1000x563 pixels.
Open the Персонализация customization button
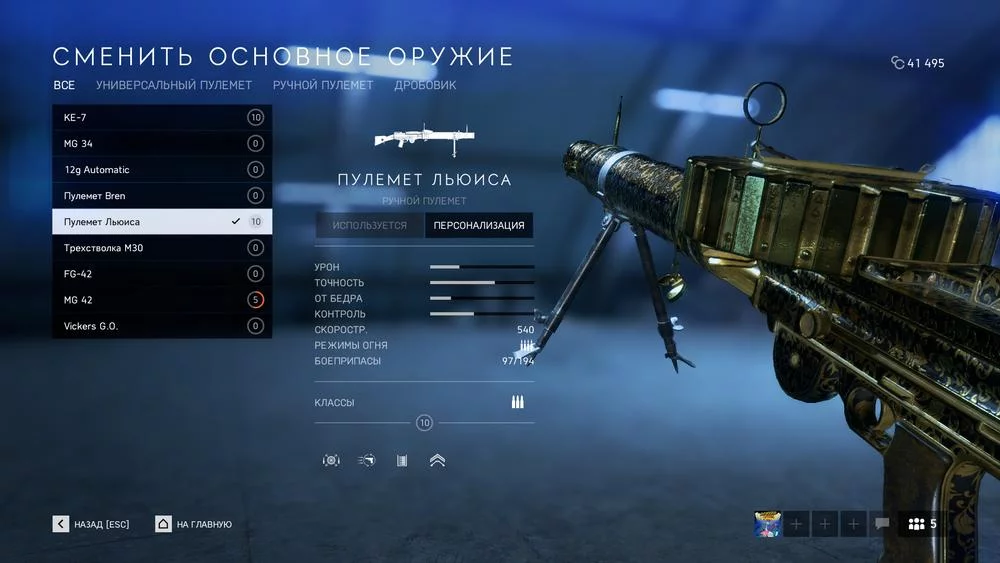click(x=479, y=225)
